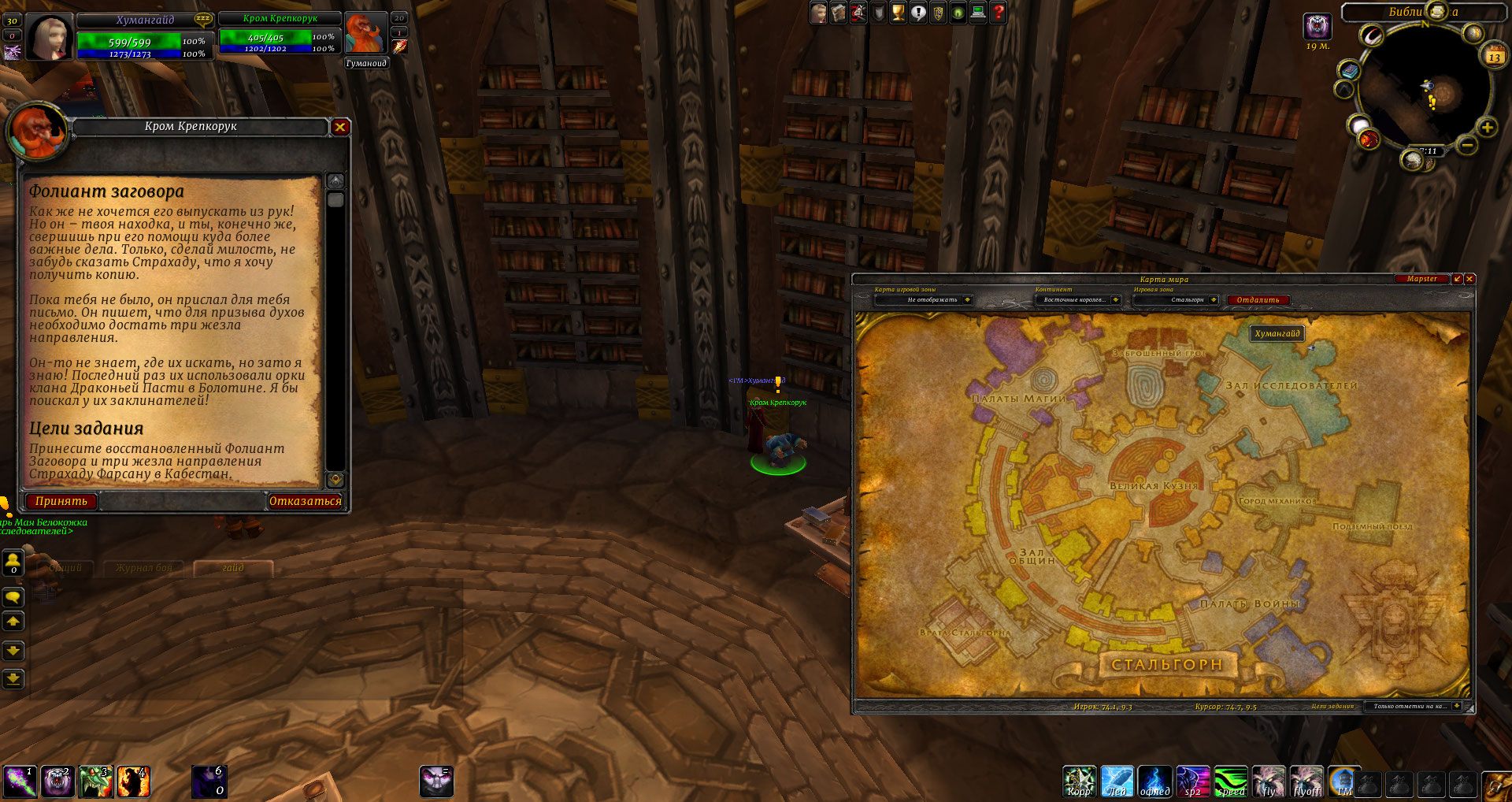Open the red question mark help button
This screenshot has height=802, width=1512.
point(998,13)
